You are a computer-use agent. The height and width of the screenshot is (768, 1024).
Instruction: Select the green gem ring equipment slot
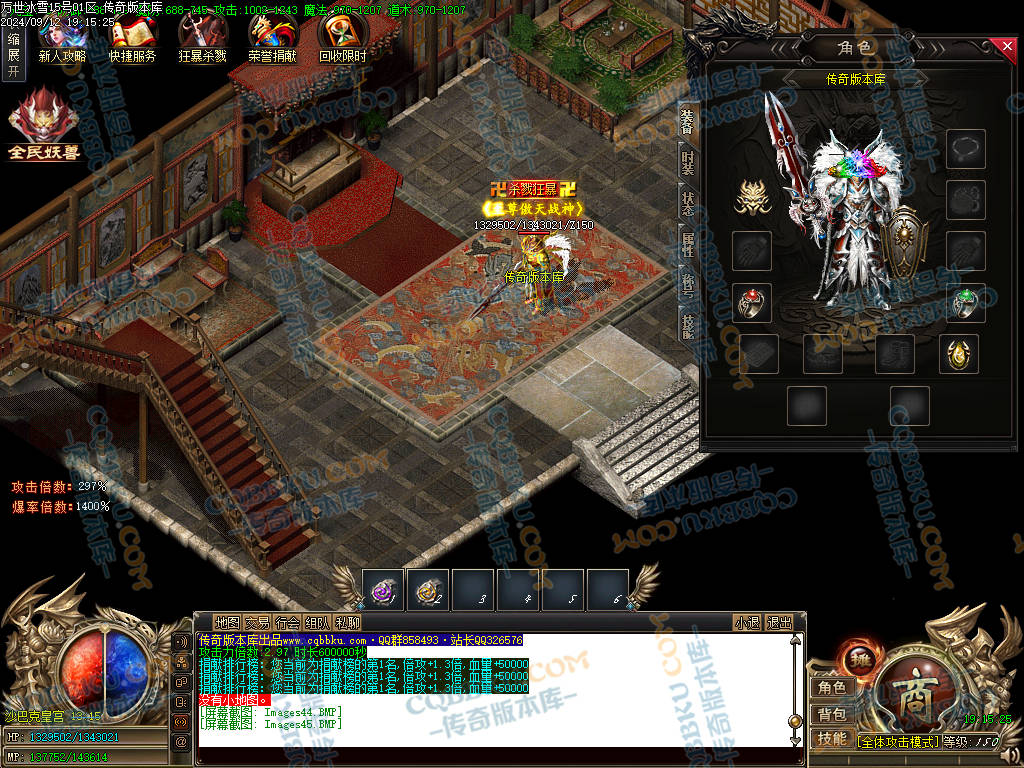966,302
